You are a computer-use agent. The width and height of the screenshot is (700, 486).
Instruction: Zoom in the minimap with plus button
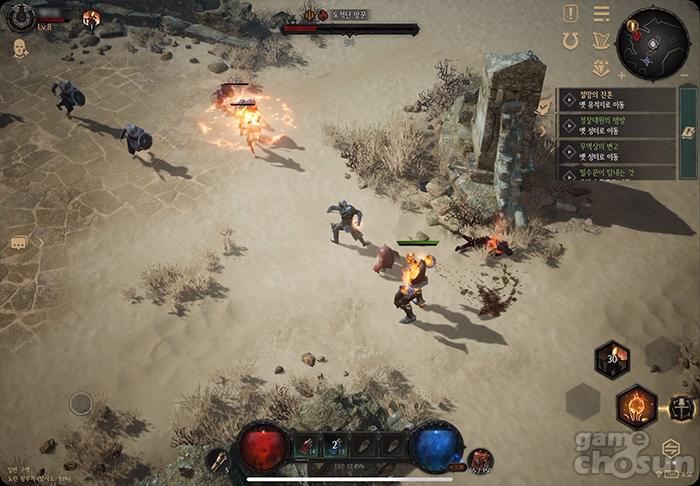[x=622, y=75]
